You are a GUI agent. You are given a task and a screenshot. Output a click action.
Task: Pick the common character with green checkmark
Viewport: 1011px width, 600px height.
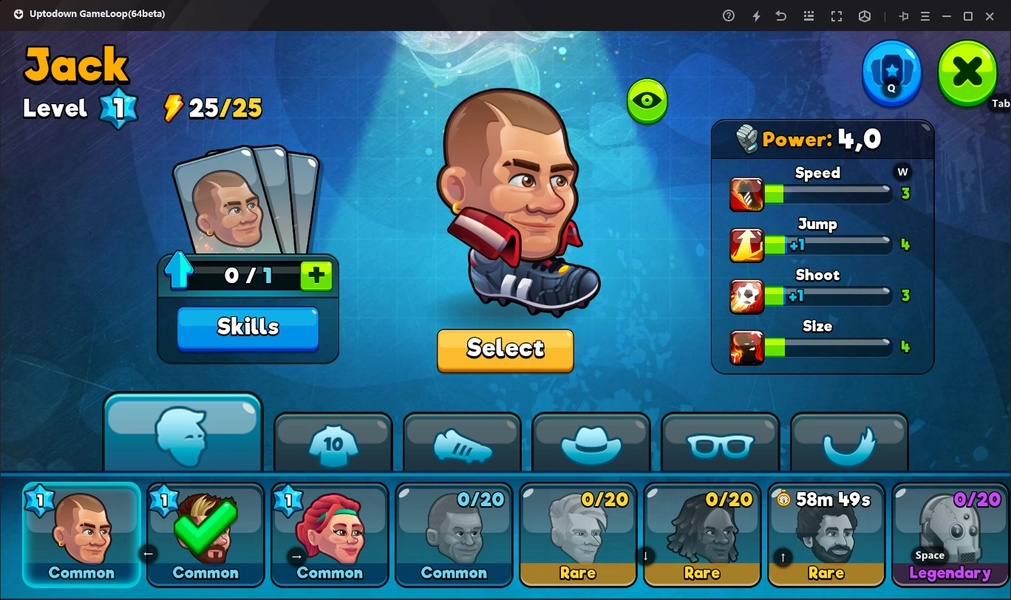[206, 535]
